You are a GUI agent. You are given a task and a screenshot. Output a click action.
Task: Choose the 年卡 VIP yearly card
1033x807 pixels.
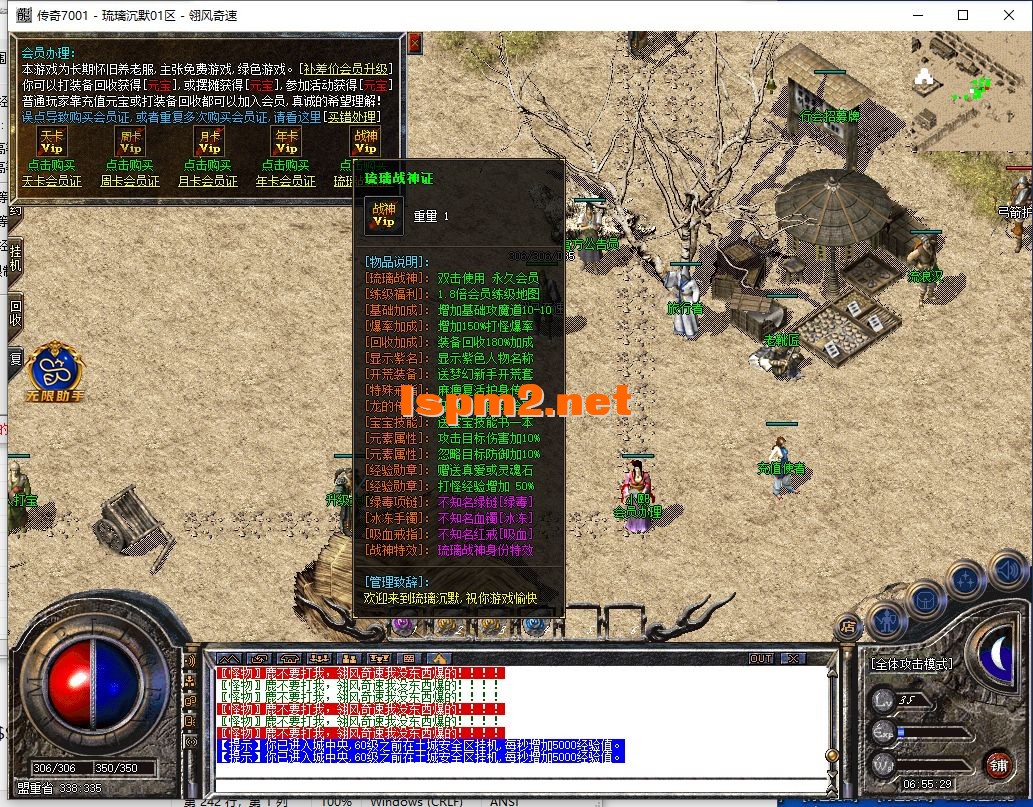pyautogui.click(x=286, y=141)
